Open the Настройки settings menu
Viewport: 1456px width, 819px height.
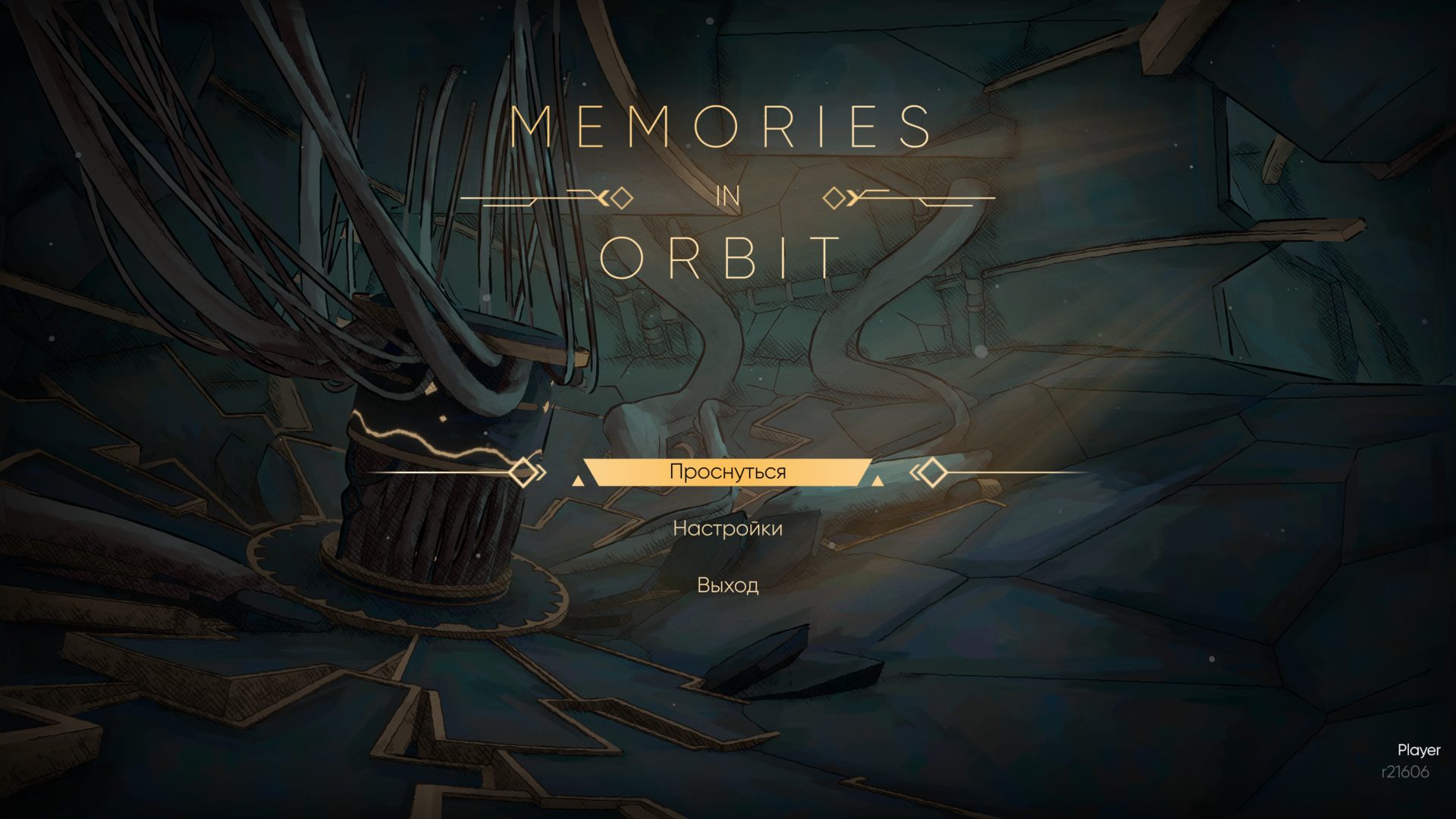click(727, 529)
